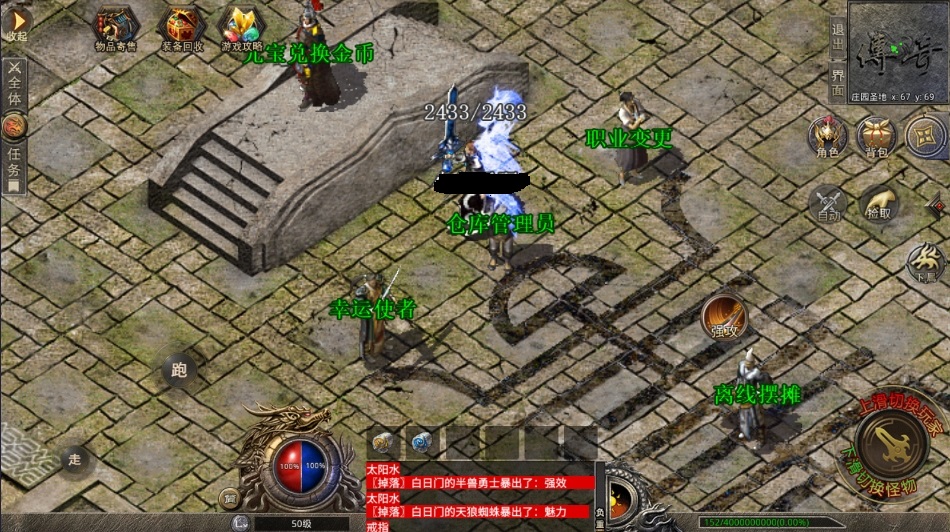Open the 角色 character sheet
Image resolution: width=950 pixels, height=532 pixels.
pyautogui.click(x=827, y=136)
